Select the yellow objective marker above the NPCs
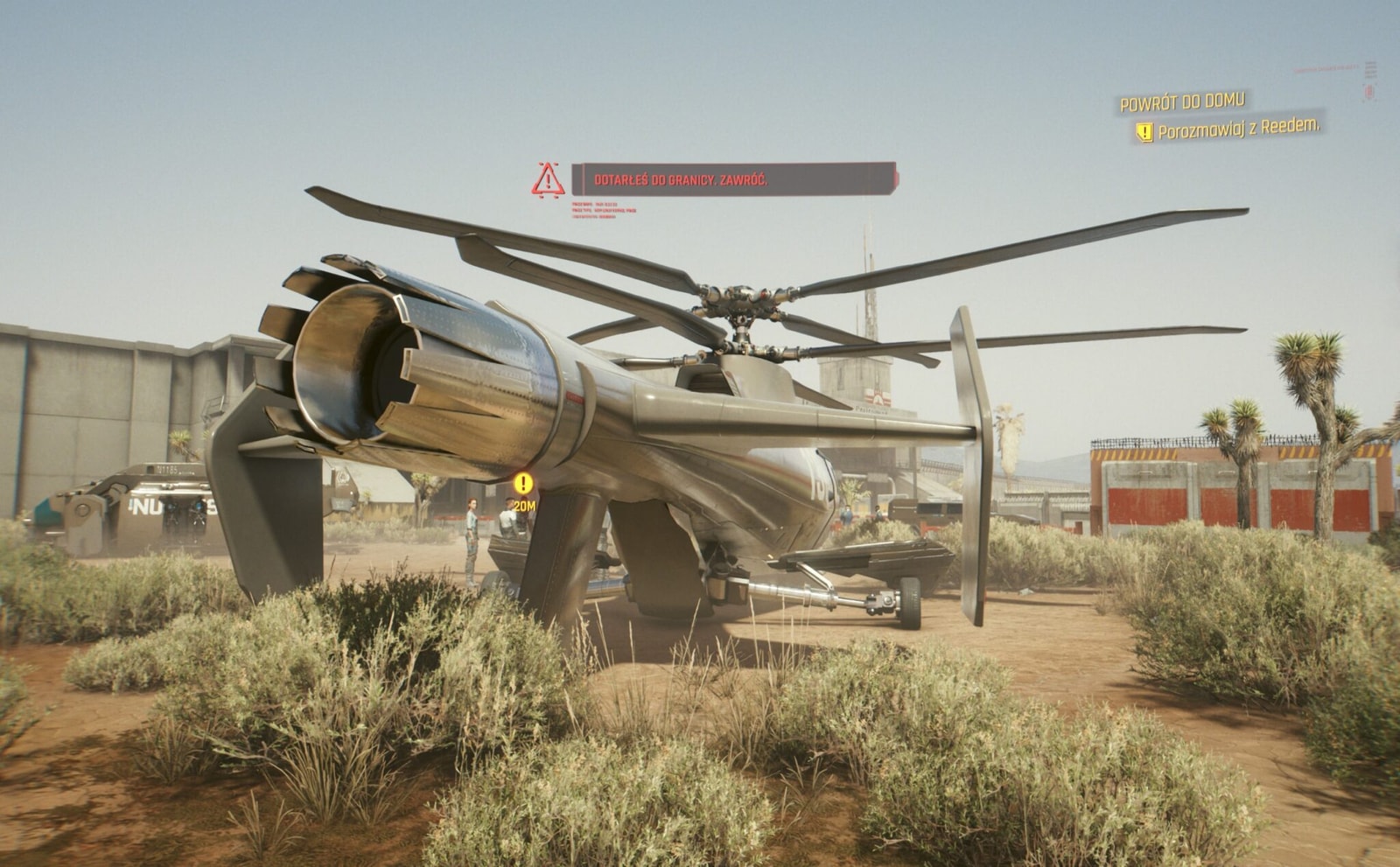This screenshot has width=1400, height=867. tap(523, 482)
